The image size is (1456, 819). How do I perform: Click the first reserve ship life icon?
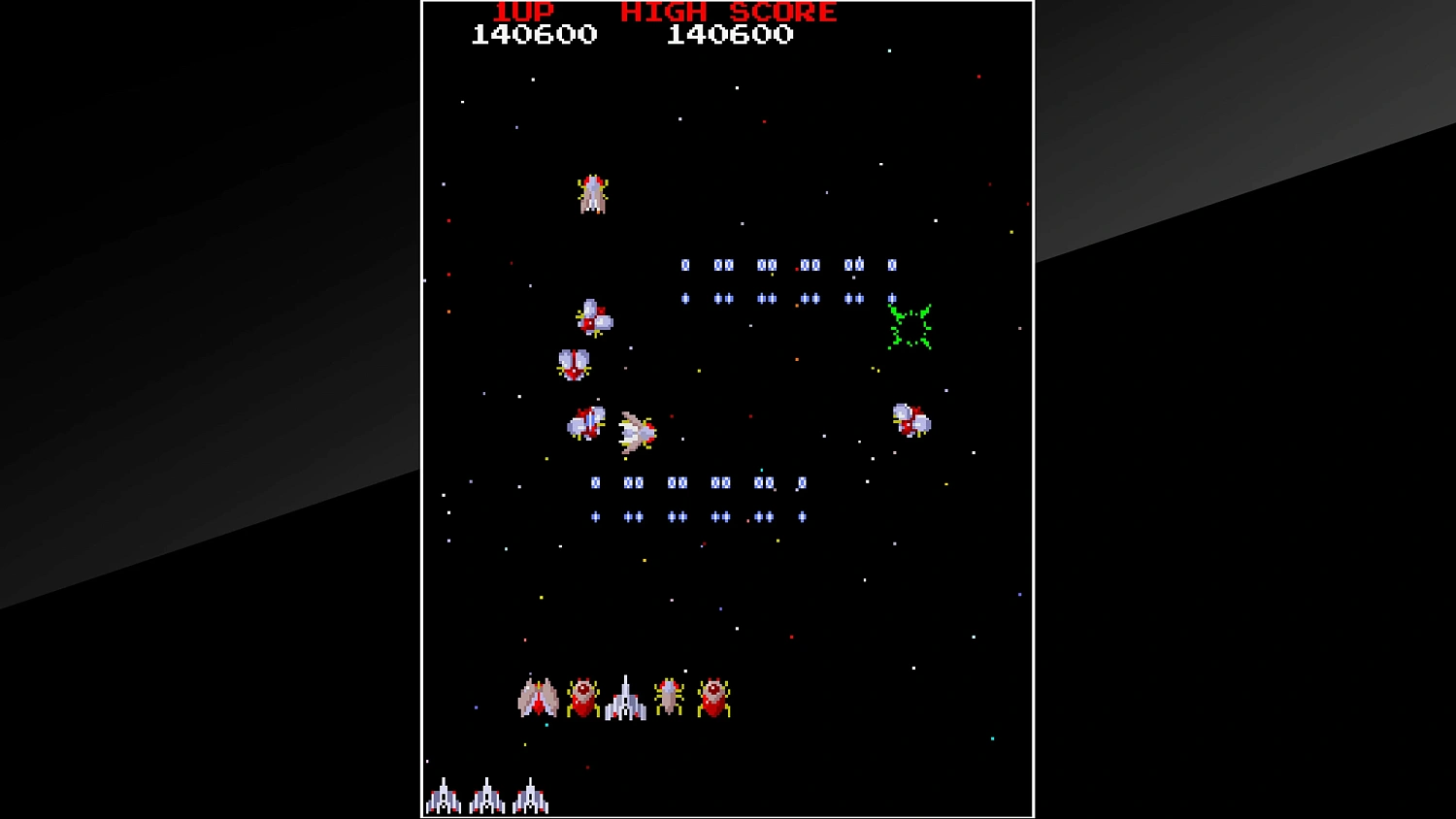(445, 798)
